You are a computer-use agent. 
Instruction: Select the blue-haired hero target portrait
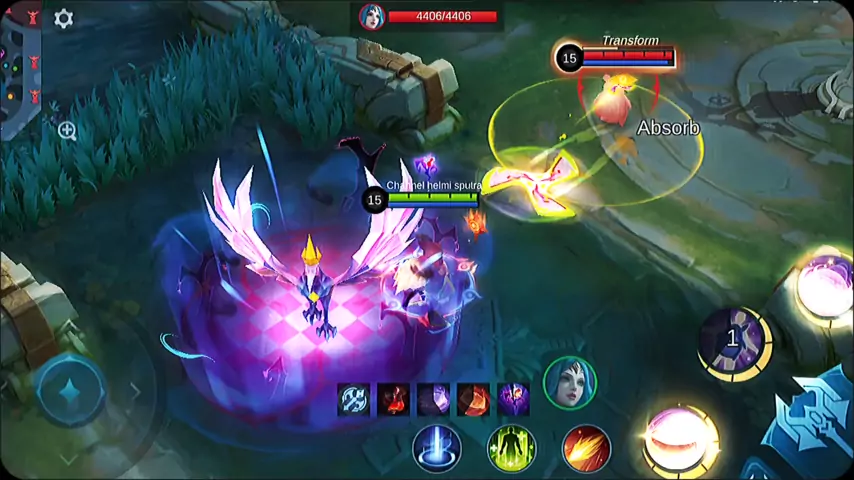coord(569,382)
